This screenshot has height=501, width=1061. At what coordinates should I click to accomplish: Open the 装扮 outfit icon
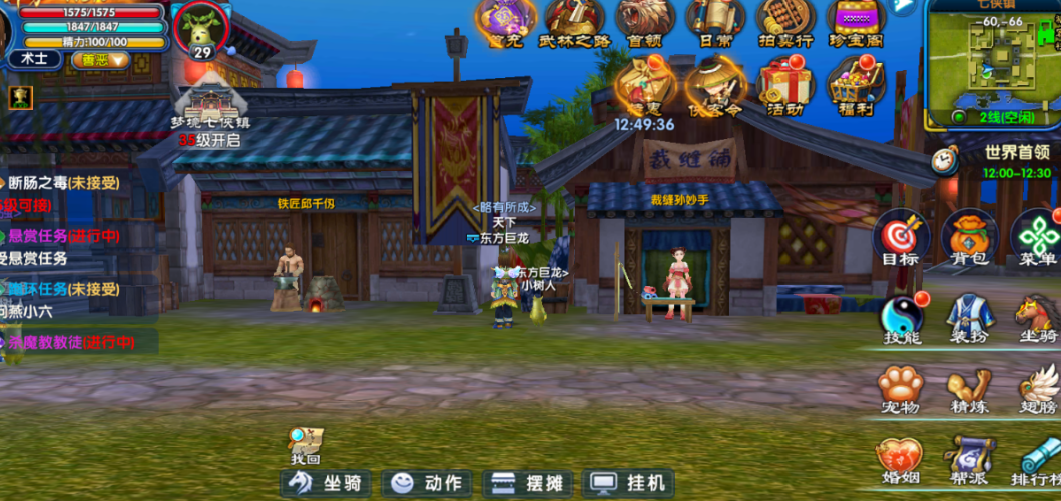pyautogui.click(x=969, y=316)
